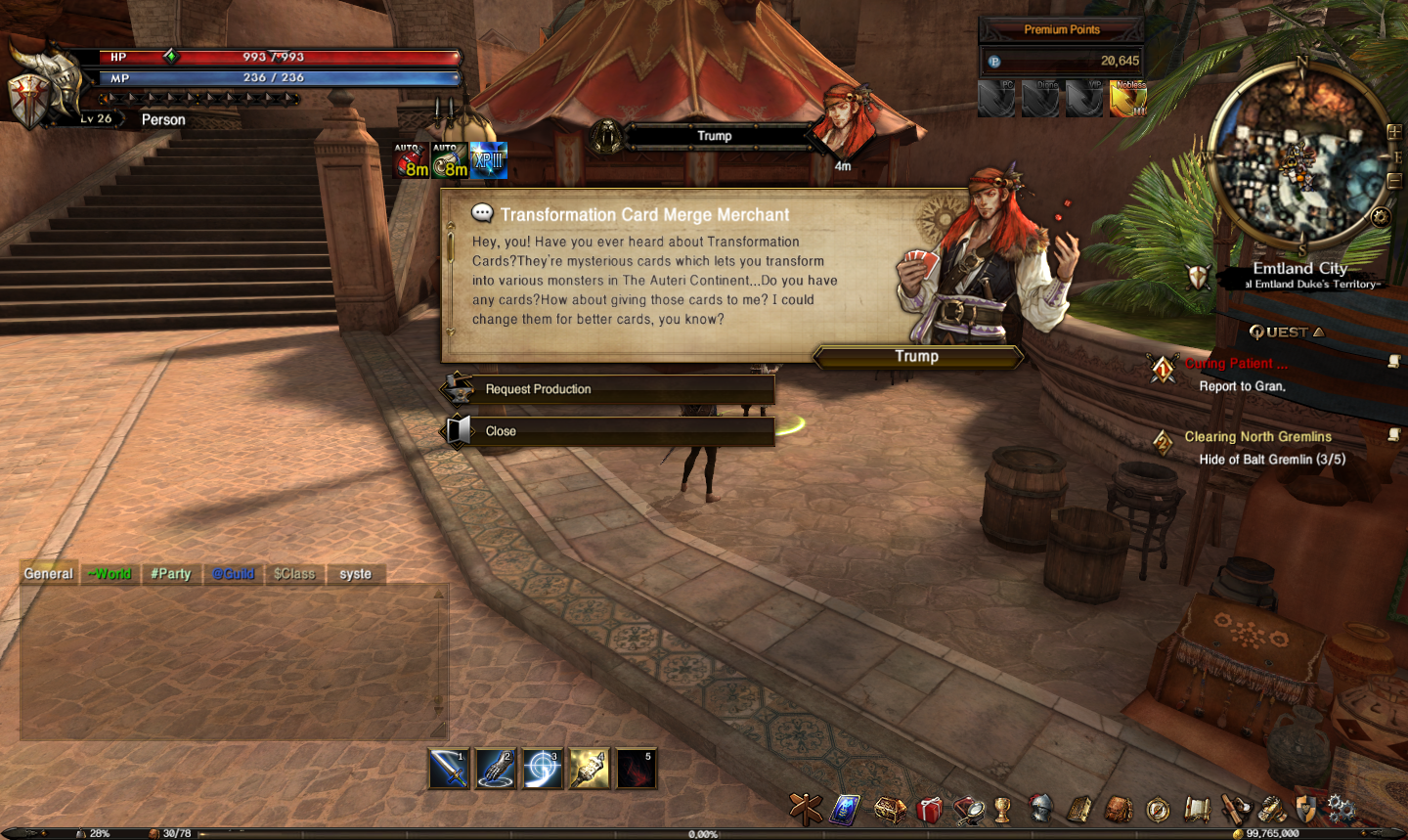
Task: Select the Clearing North Gremlins quest
Action: (x=1257, y=437)
